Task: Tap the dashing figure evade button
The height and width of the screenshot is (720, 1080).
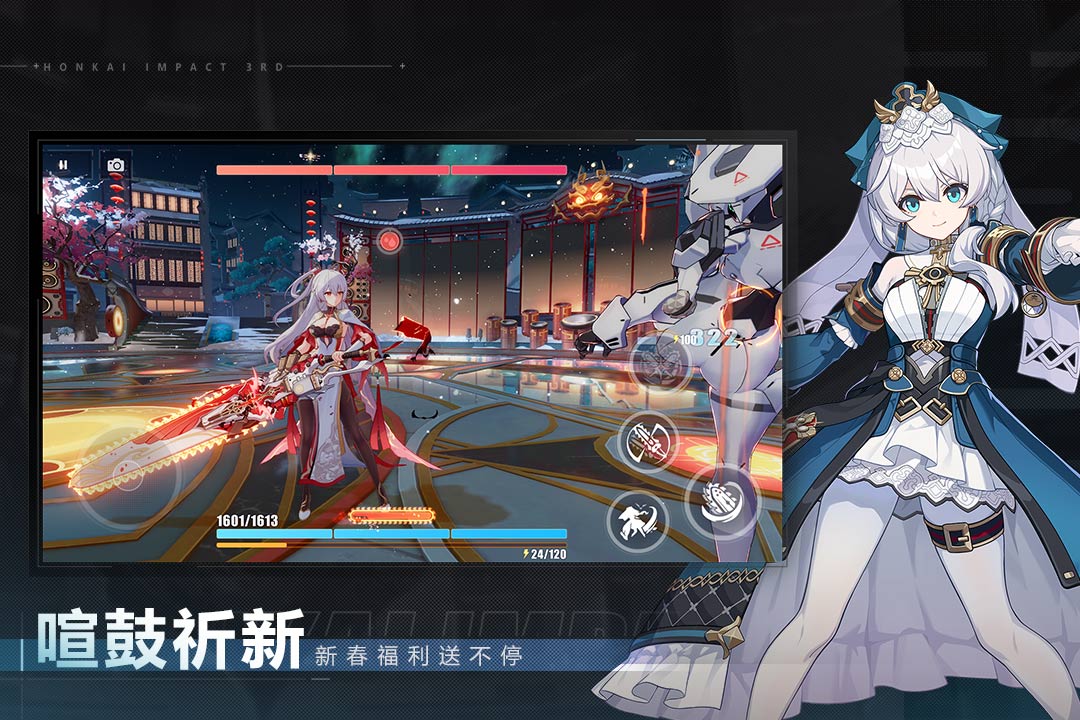Action: pos(637,520)
